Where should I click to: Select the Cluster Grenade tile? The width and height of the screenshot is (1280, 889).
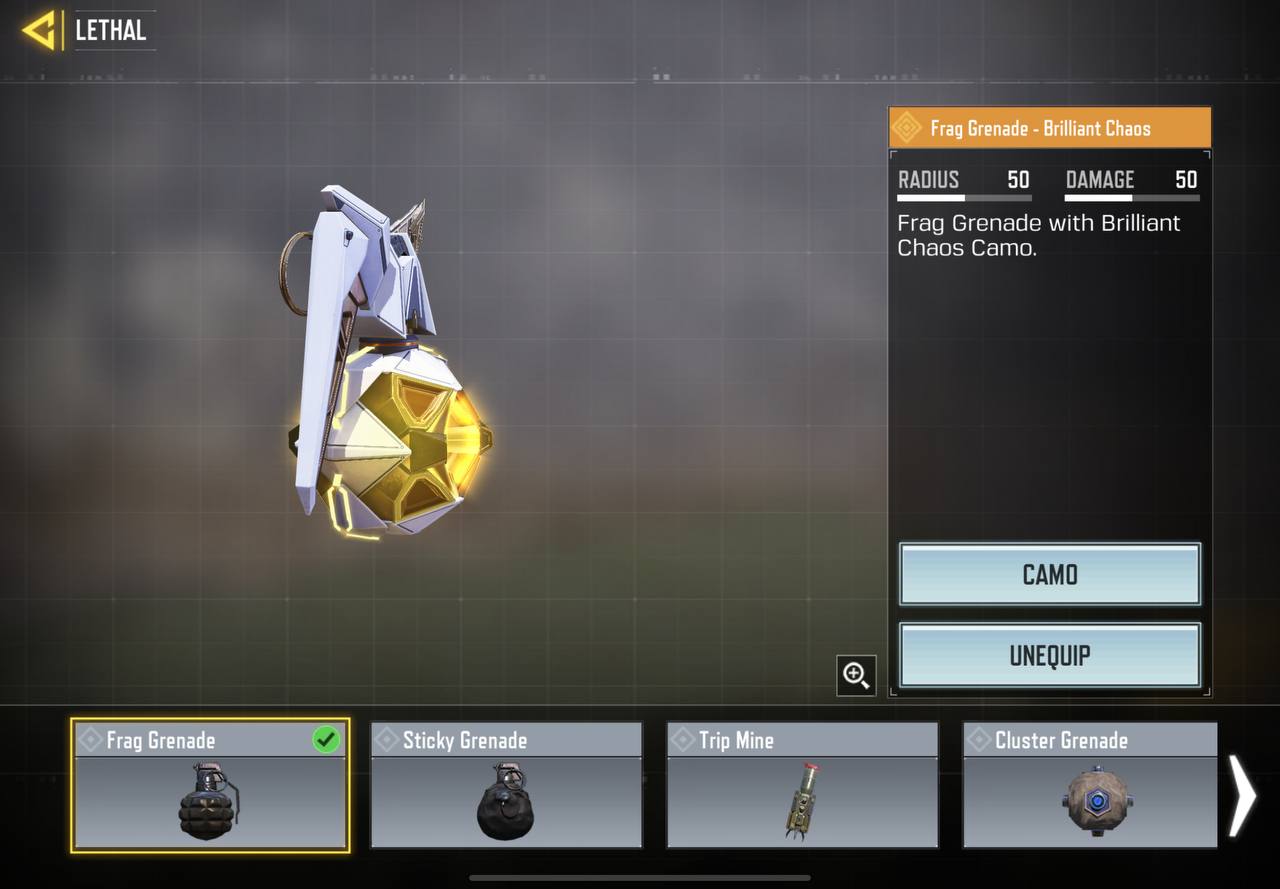[x=1090, y=786]
